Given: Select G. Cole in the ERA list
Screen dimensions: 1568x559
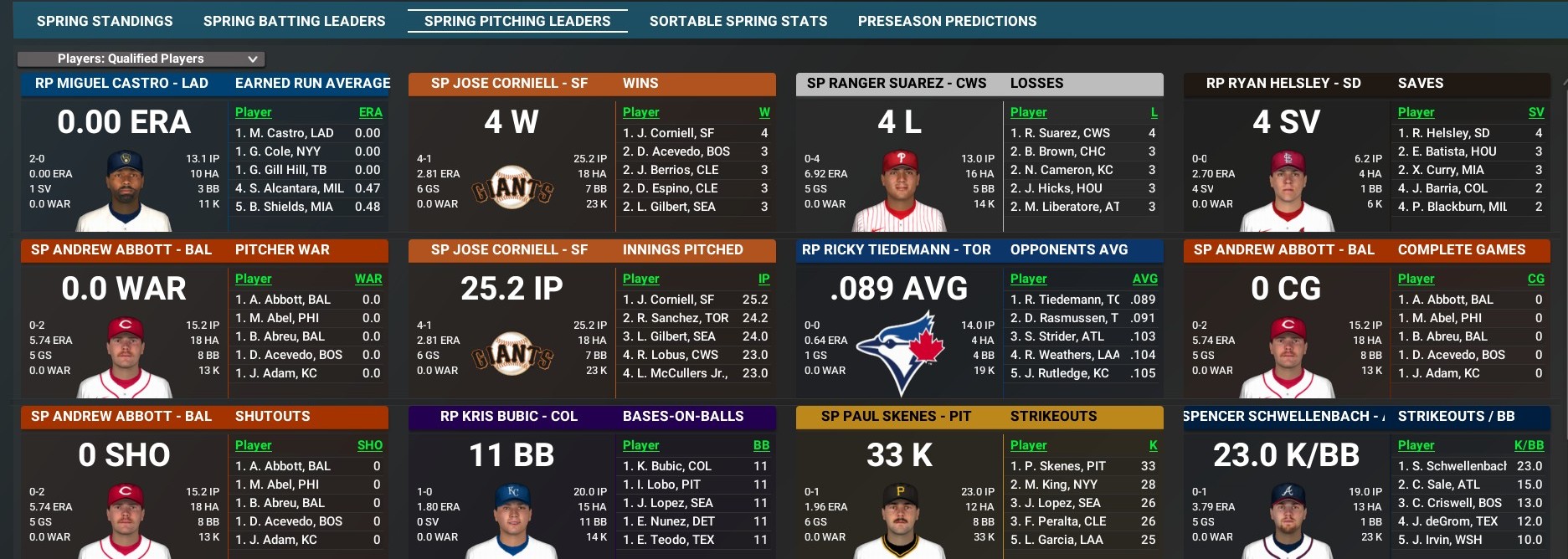Looking at the screenshot, I should pos(278,151).
